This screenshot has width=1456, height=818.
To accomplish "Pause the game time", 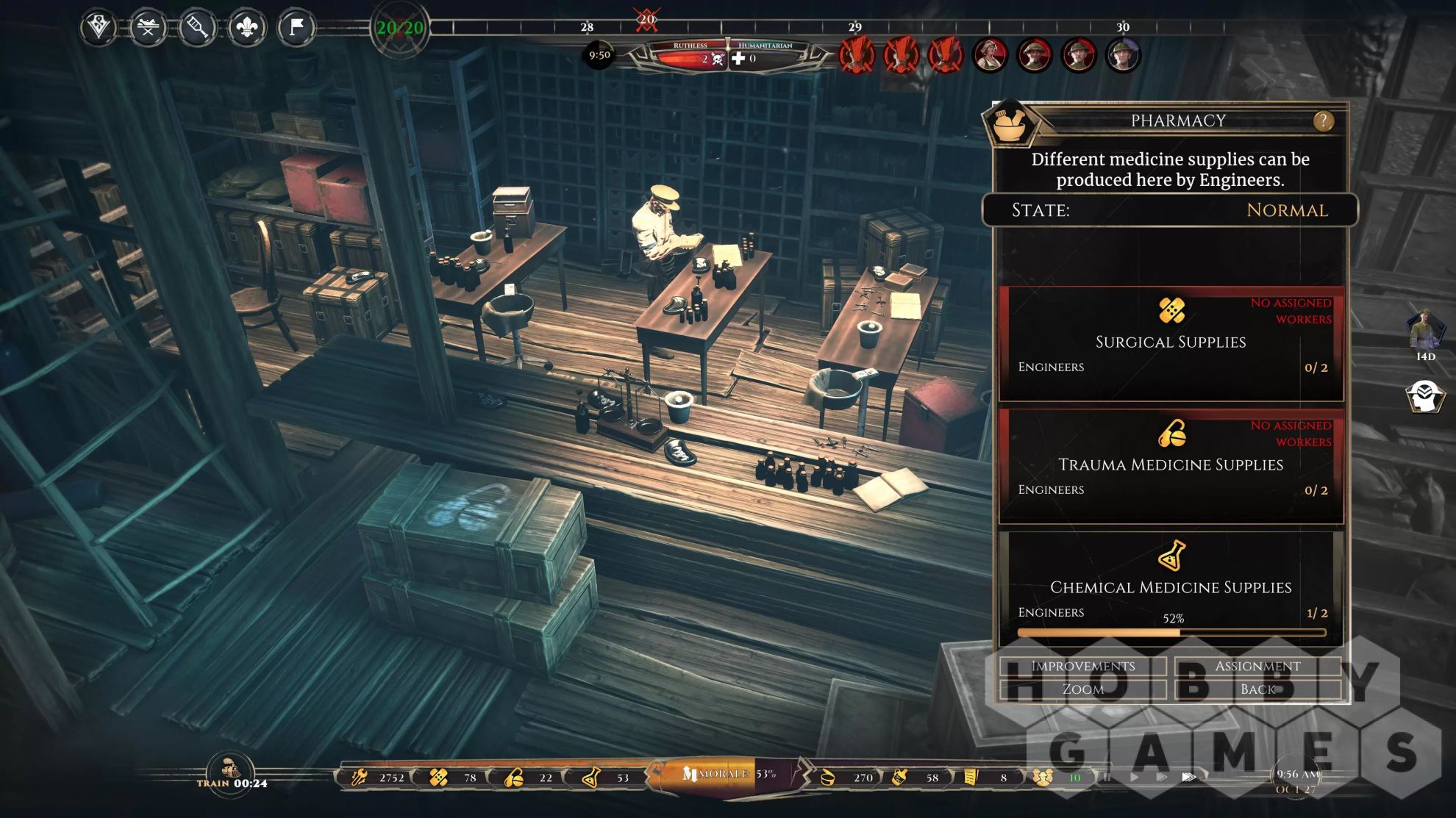I will [x=1107, y=777].
